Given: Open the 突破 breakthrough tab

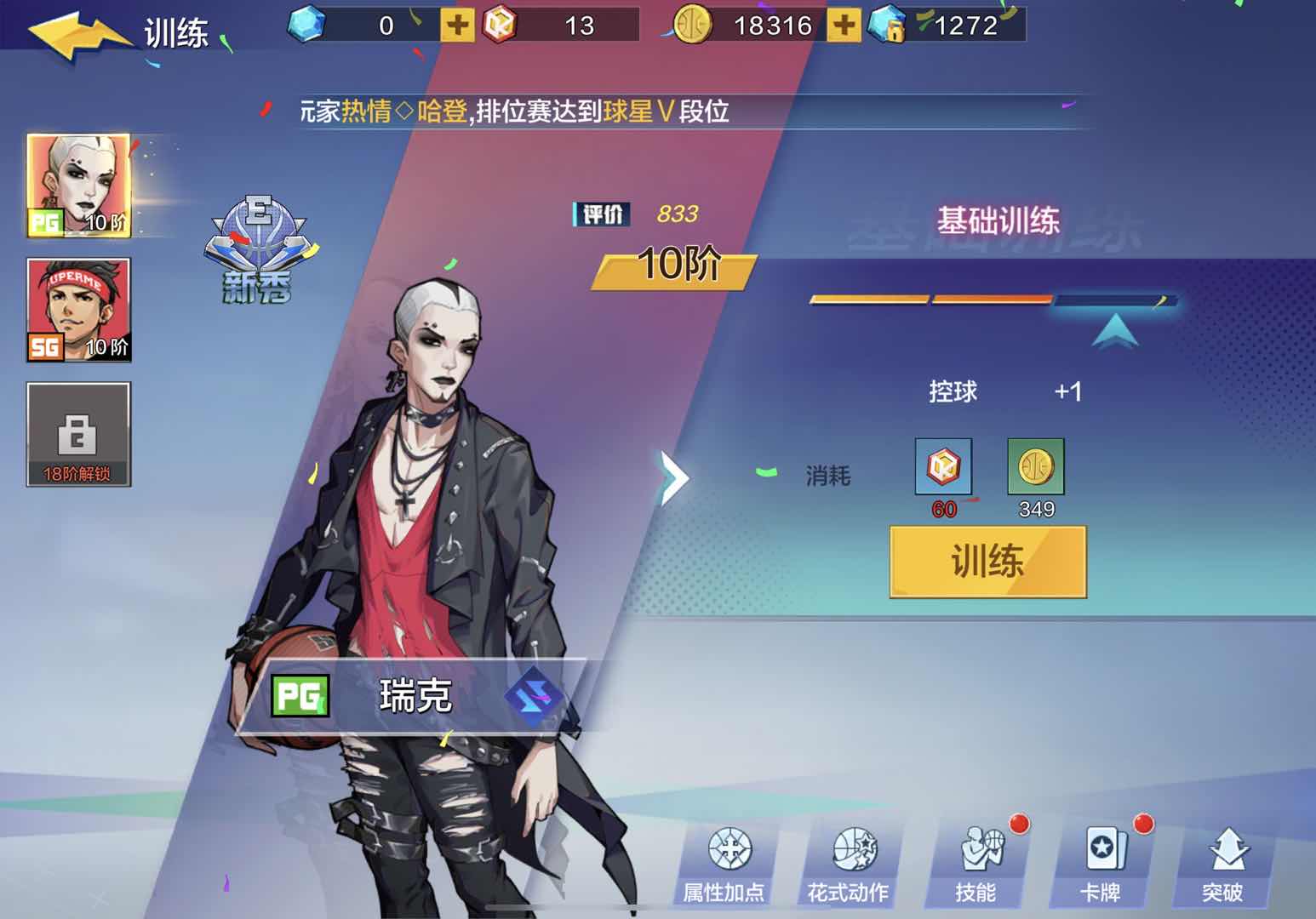Looking at the screenshot, I should pyautogui.click(x=1222, y=864).
